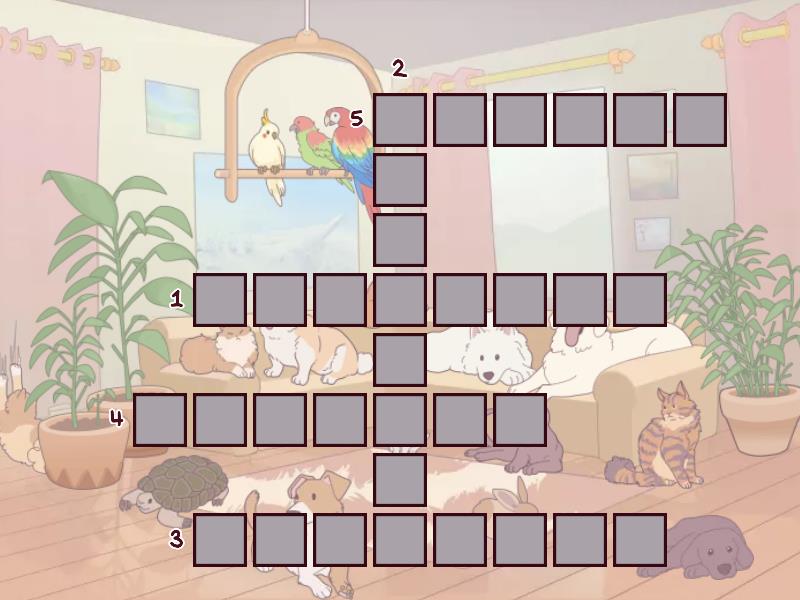Select the first square of word 1
Screen dimensions: 800x600
[220, 300]
